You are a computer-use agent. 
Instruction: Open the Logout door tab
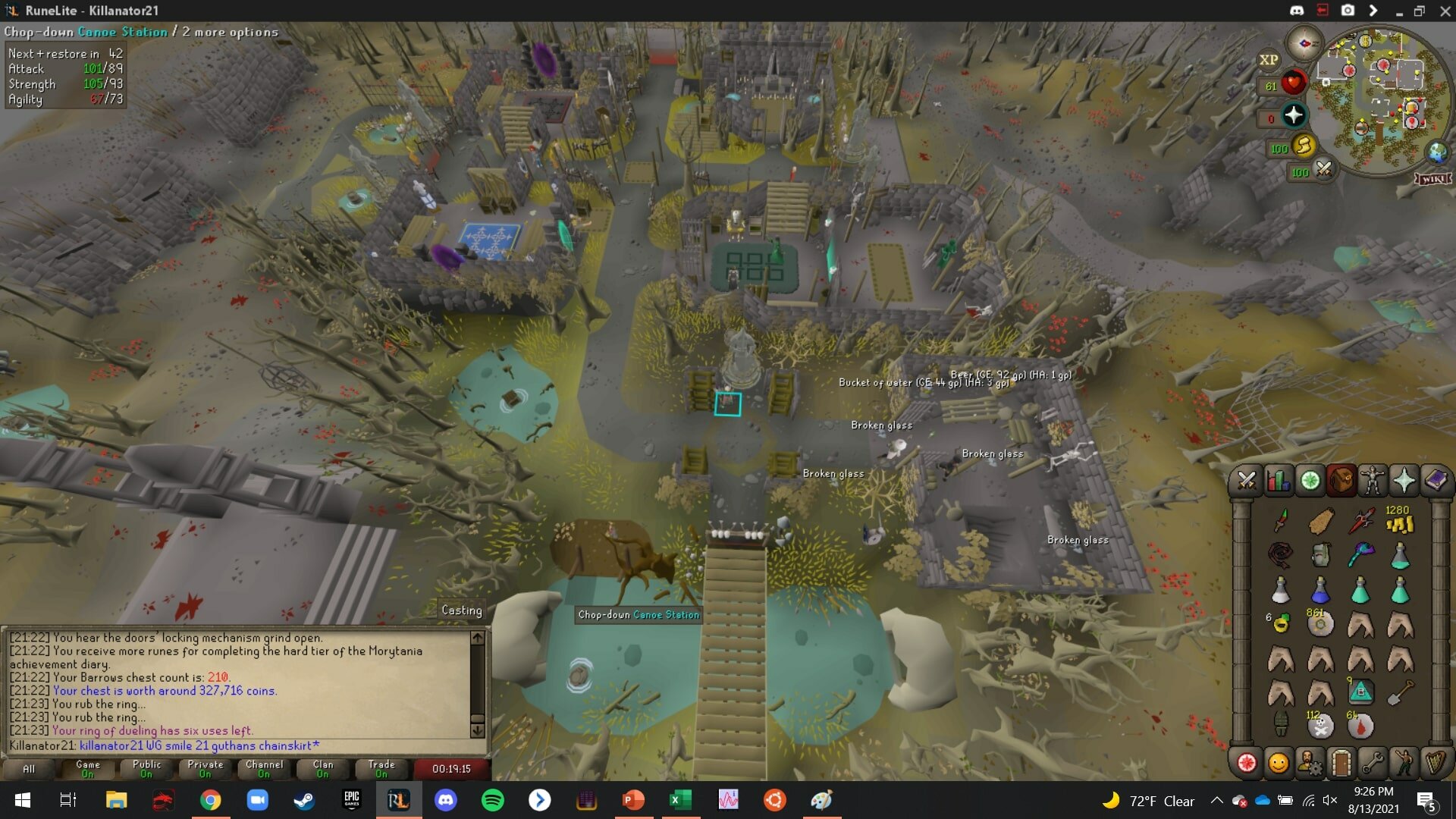pos(1341,763)
